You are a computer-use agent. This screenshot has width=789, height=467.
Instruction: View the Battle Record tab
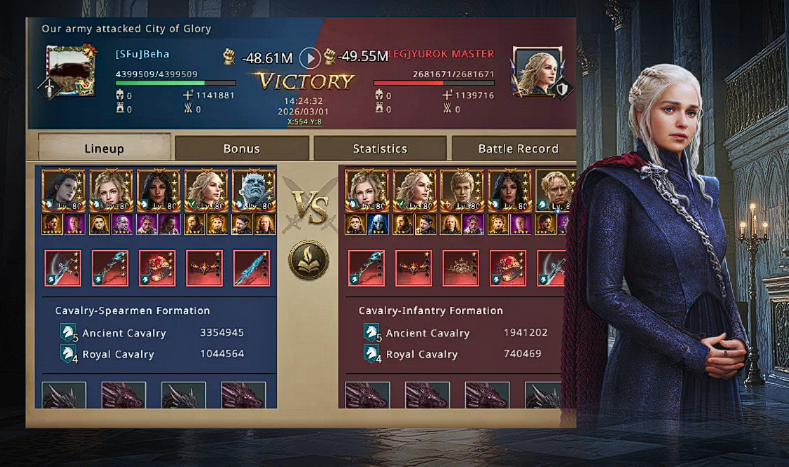coord(517,148)
